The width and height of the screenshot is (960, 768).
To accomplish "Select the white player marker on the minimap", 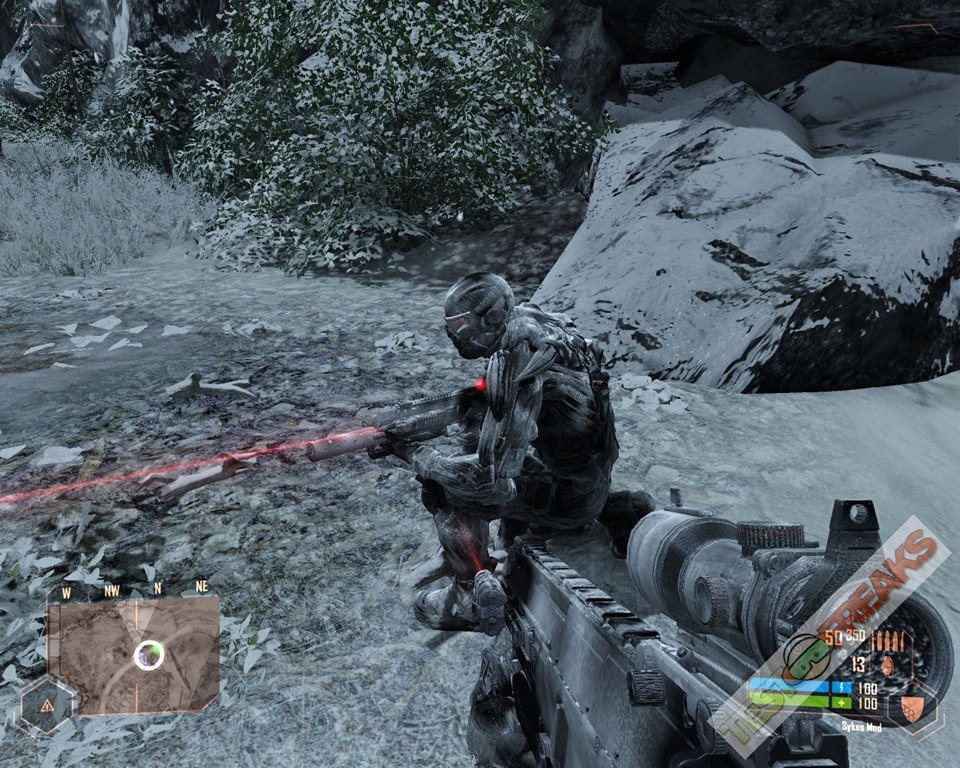I will pos(149,655).
